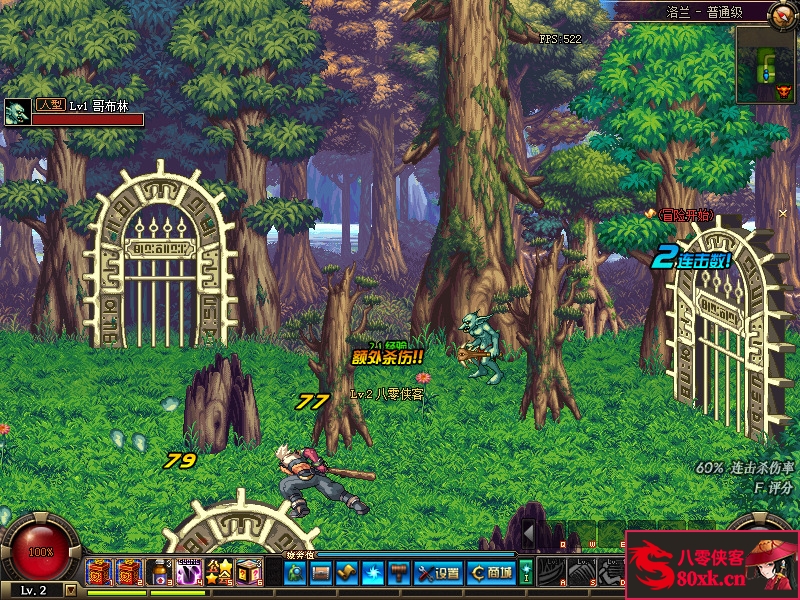800x600 pixels.
Task: Click the left arrow on skill bar
Action: (x=529, y=535)
